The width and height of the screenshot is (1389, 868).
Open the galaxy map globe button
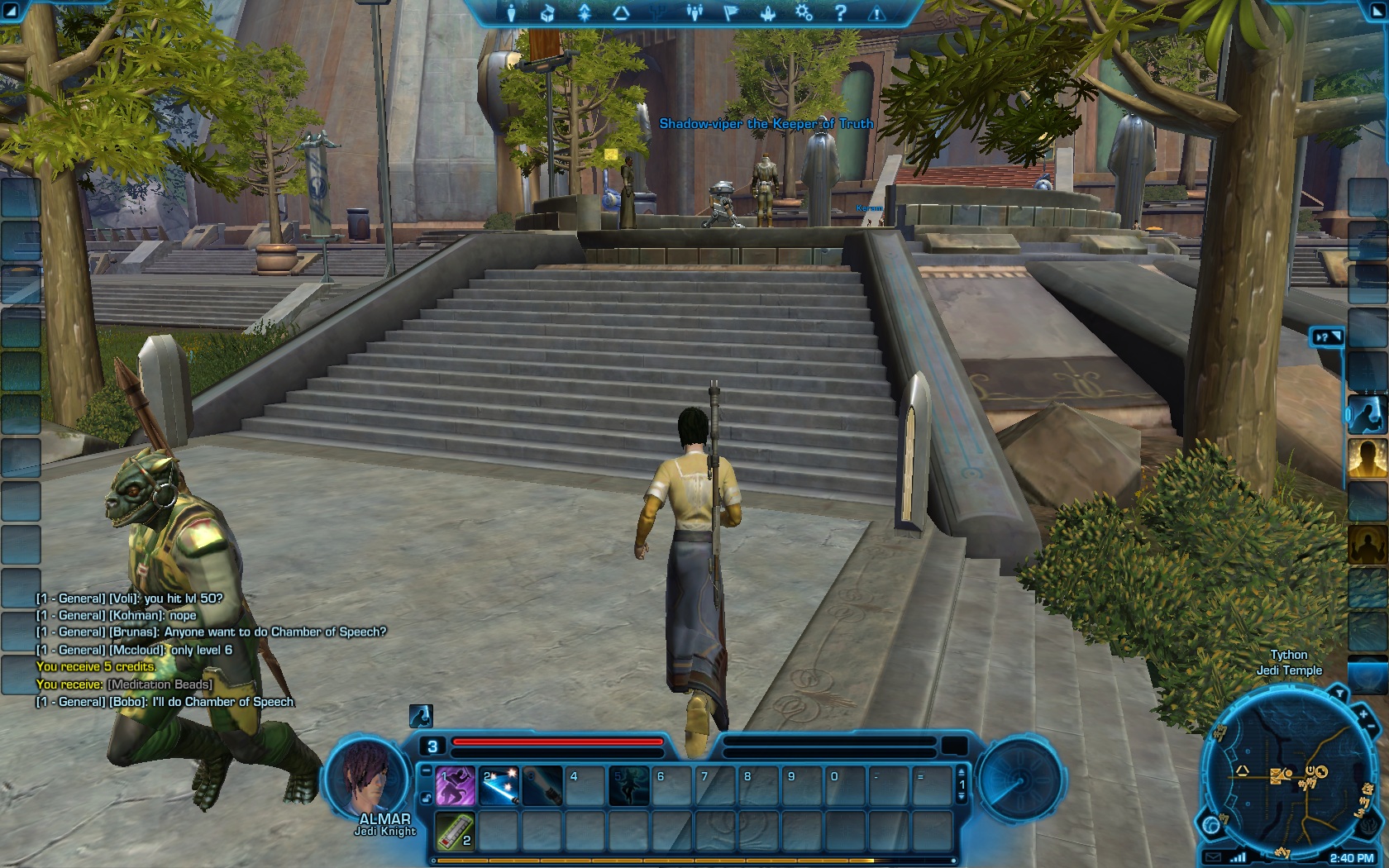tap(1212, 825)
